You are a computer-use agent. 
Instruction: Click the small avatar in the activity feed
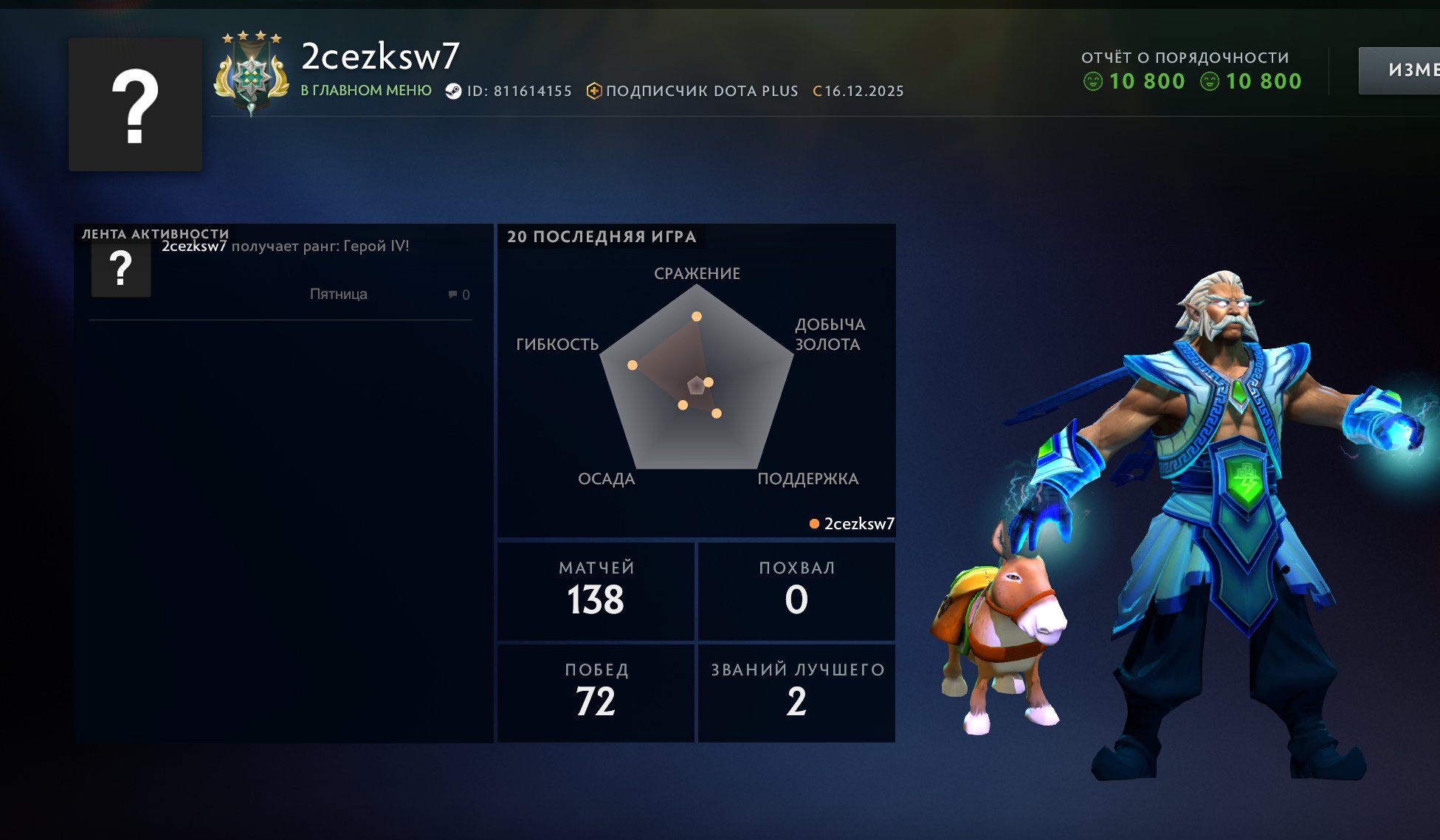(122, 269)
